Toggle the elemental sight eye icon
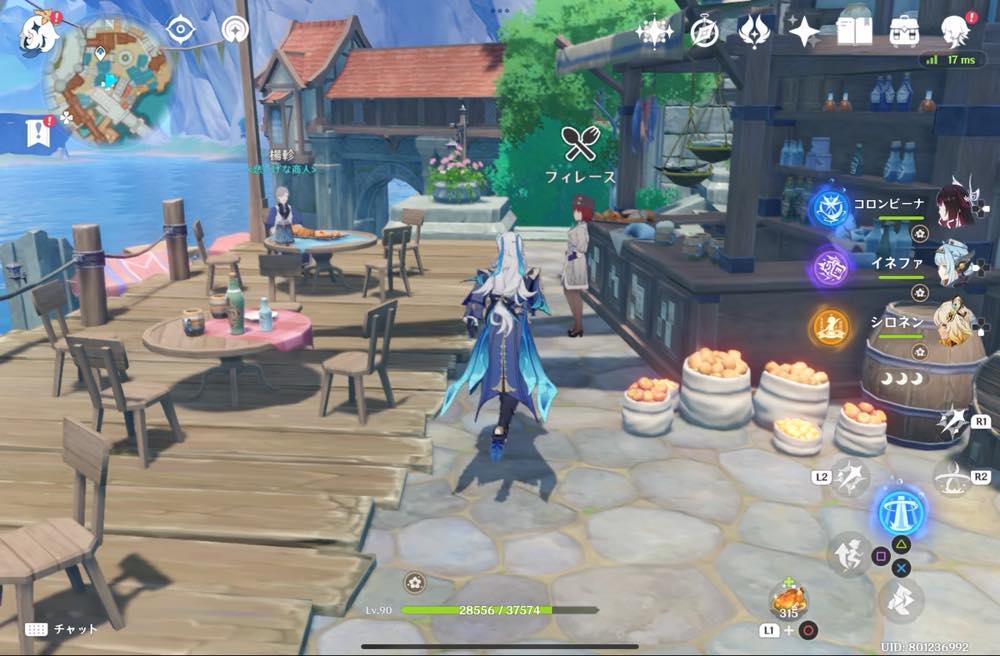Viewport: 1000px width, 656px height. click(x=180, y=30)
